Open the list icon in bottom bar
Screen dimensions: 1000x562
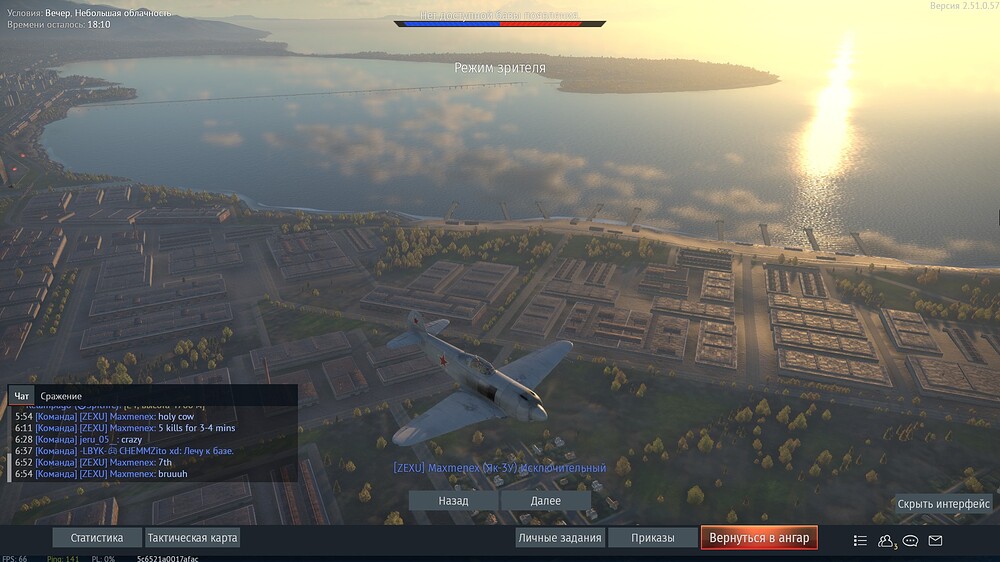[860, 540]
